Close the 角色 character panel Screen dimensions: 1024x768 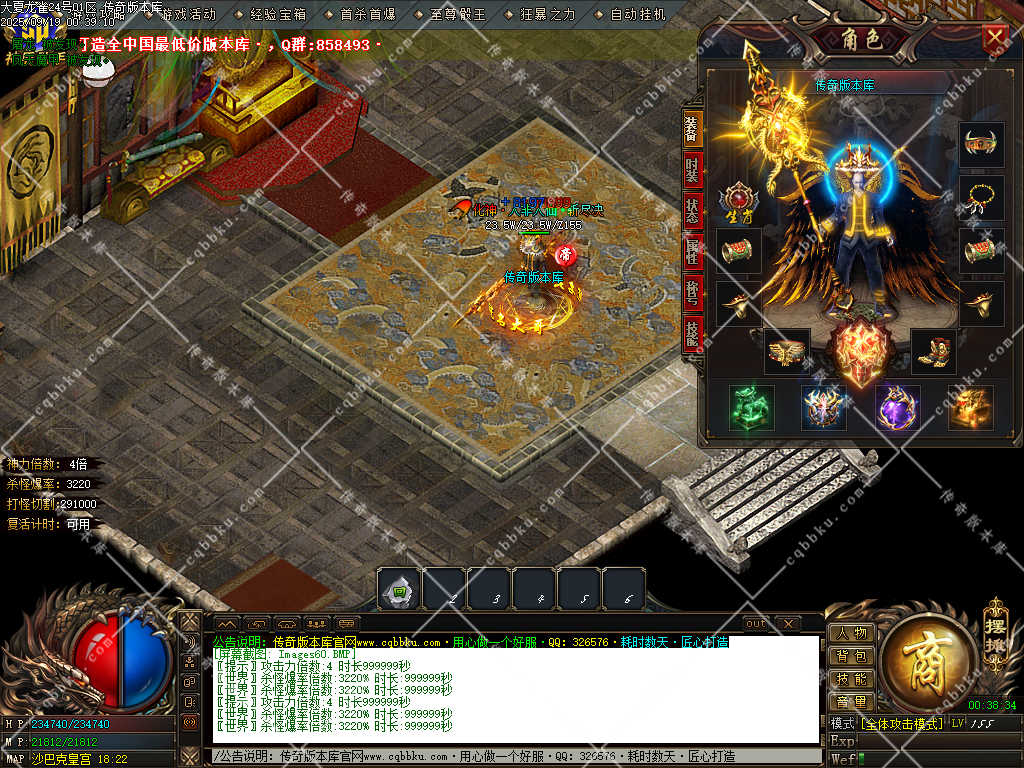995,38
